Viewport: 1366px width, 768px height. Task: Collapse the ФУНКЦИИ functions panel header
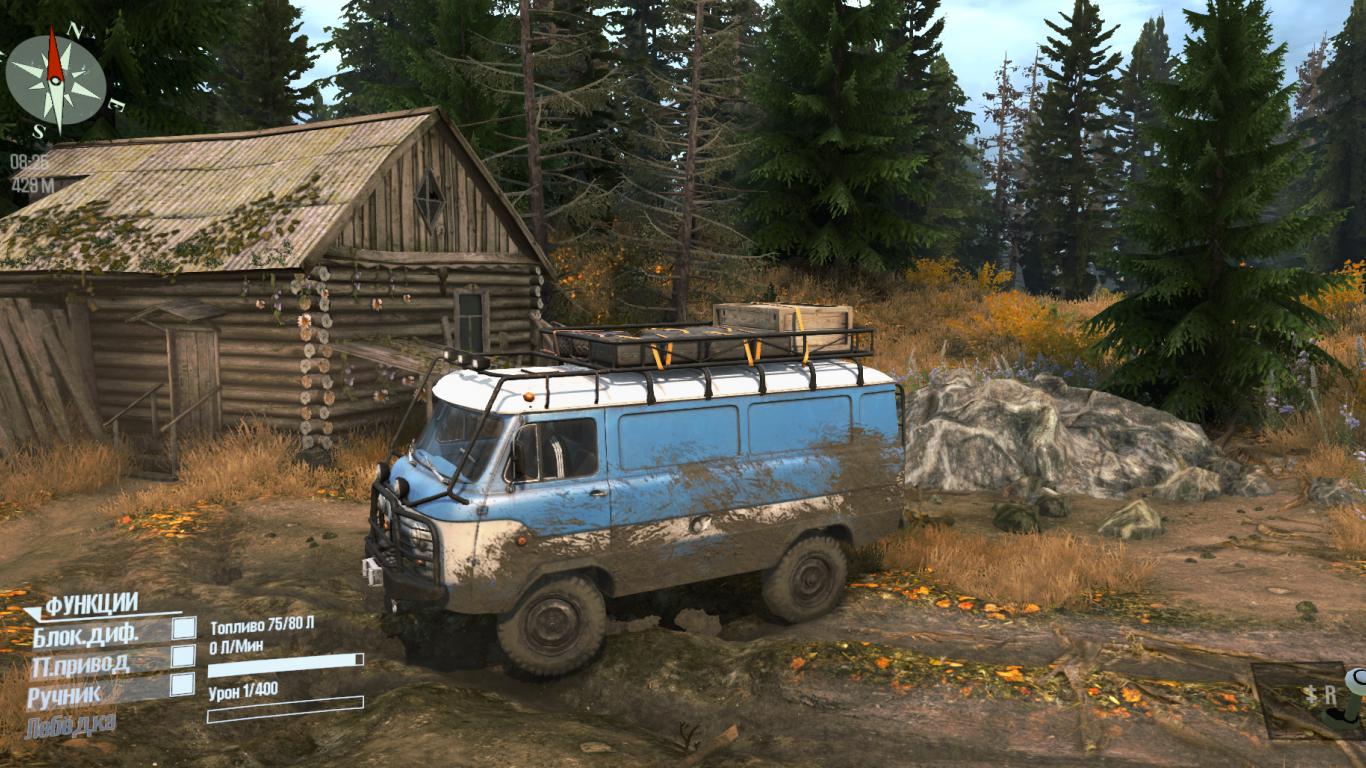pos(90,604)
